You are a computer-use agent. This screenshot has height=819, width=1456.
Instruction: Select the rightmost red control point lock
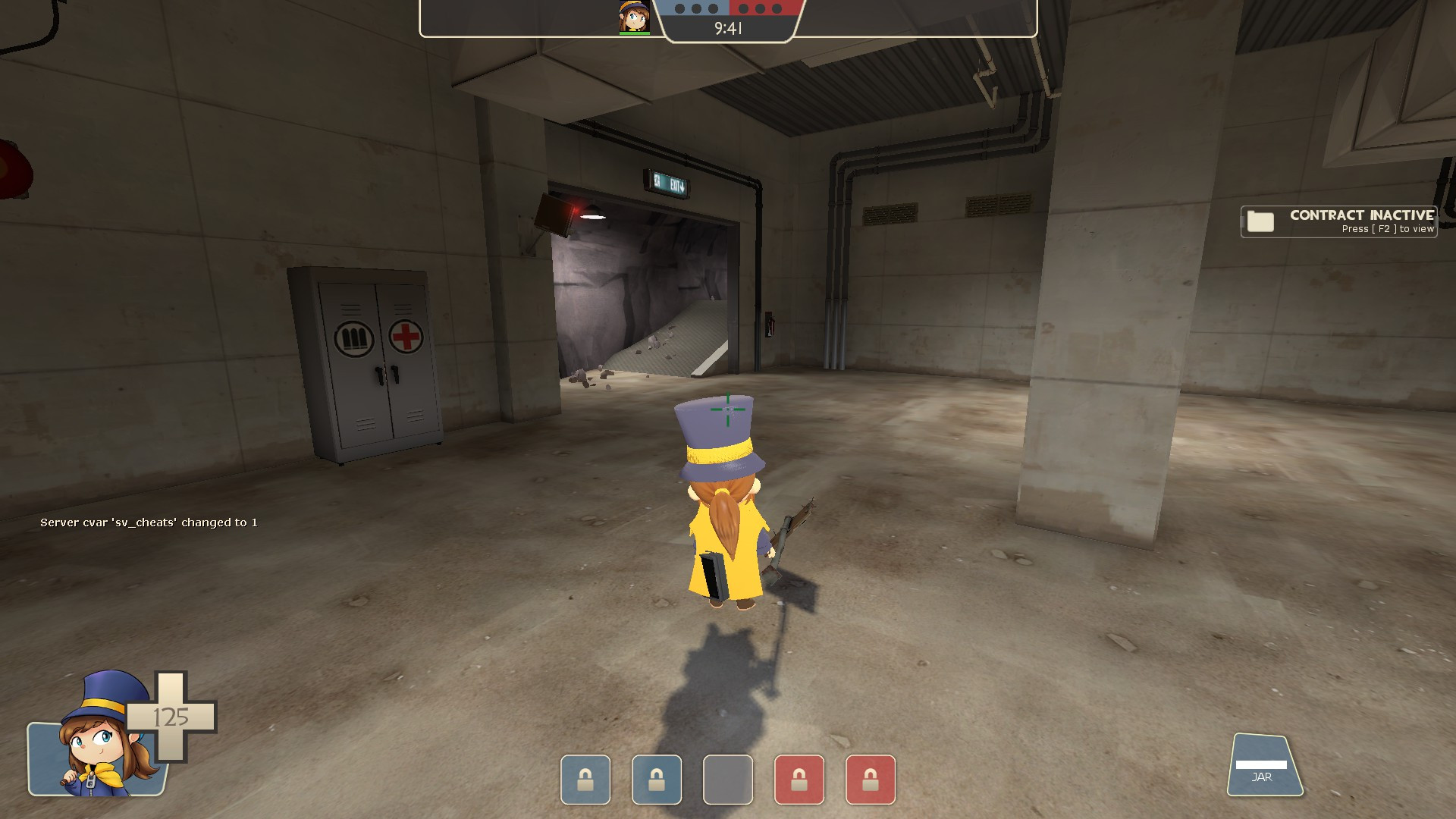coord(871,780)
